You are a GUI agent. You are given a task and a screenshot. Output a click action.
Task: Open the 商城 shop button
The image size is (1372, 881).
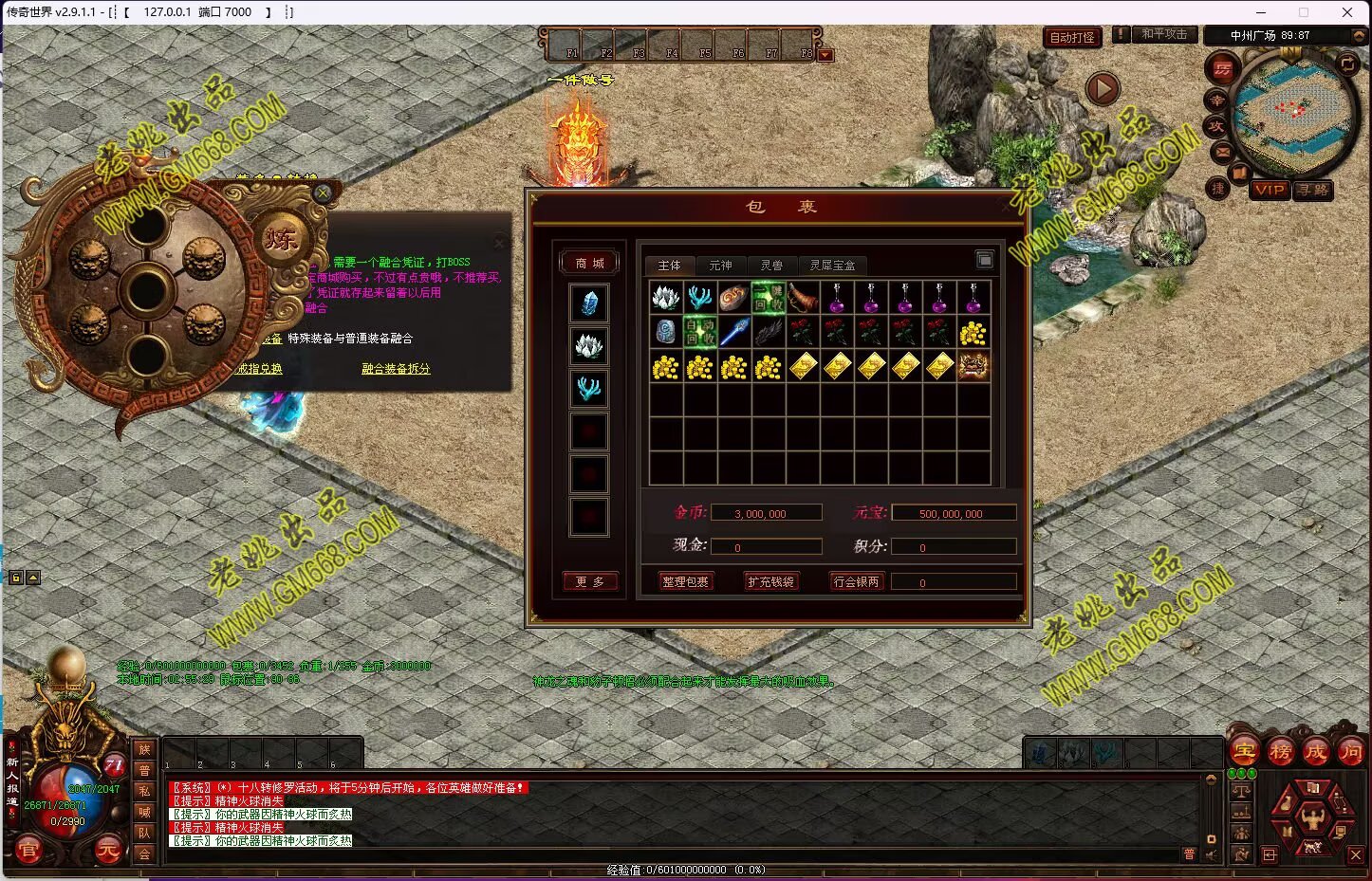(589, 263)
